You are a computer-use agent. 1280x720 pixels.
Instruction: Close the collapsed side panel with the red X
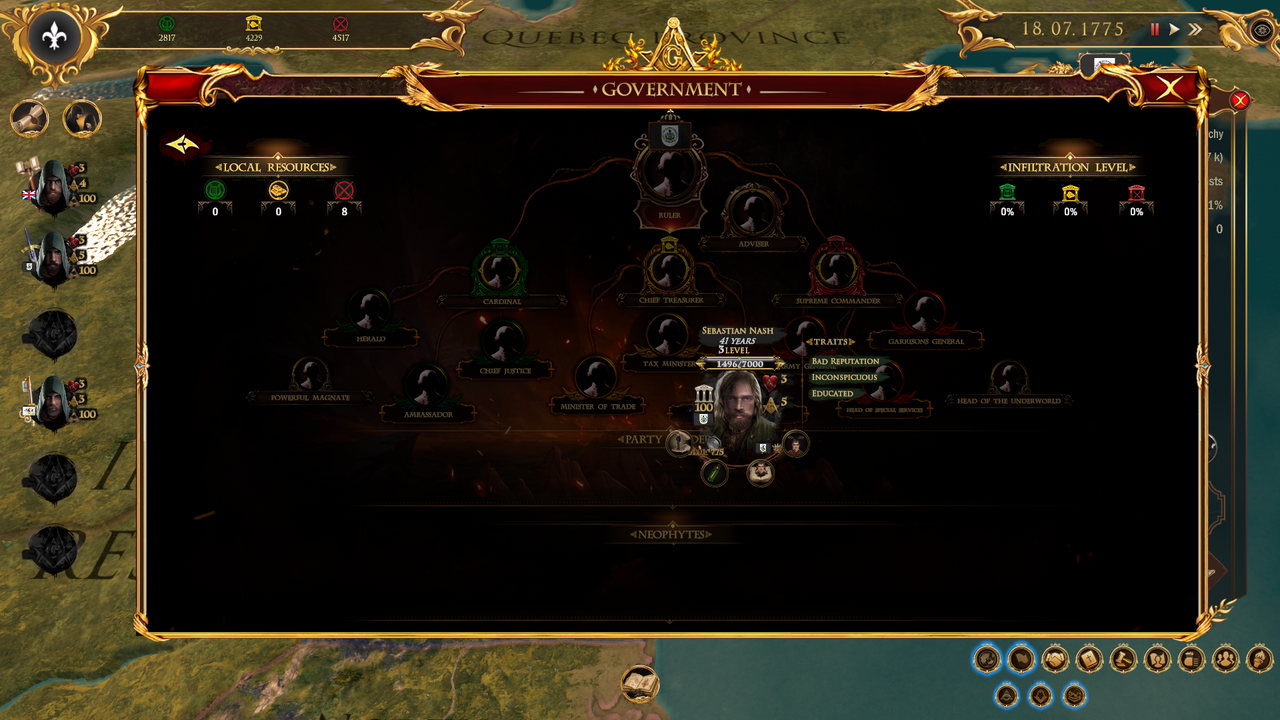1240,100
